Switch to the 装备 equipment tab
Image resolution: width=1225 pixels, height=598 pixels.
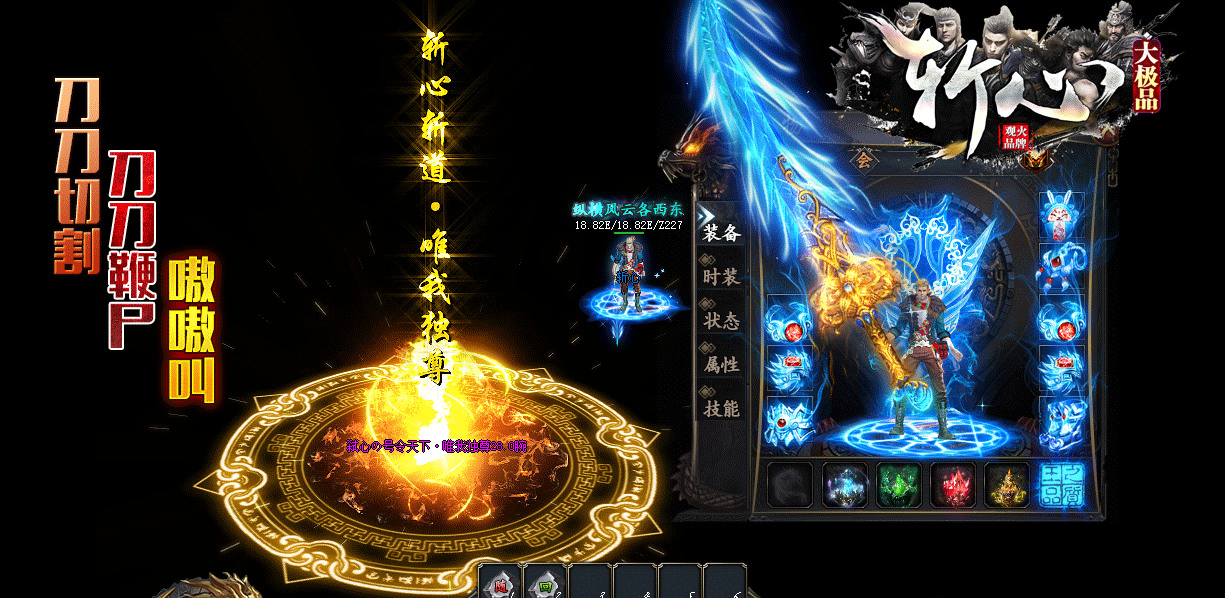coord(720,232)
